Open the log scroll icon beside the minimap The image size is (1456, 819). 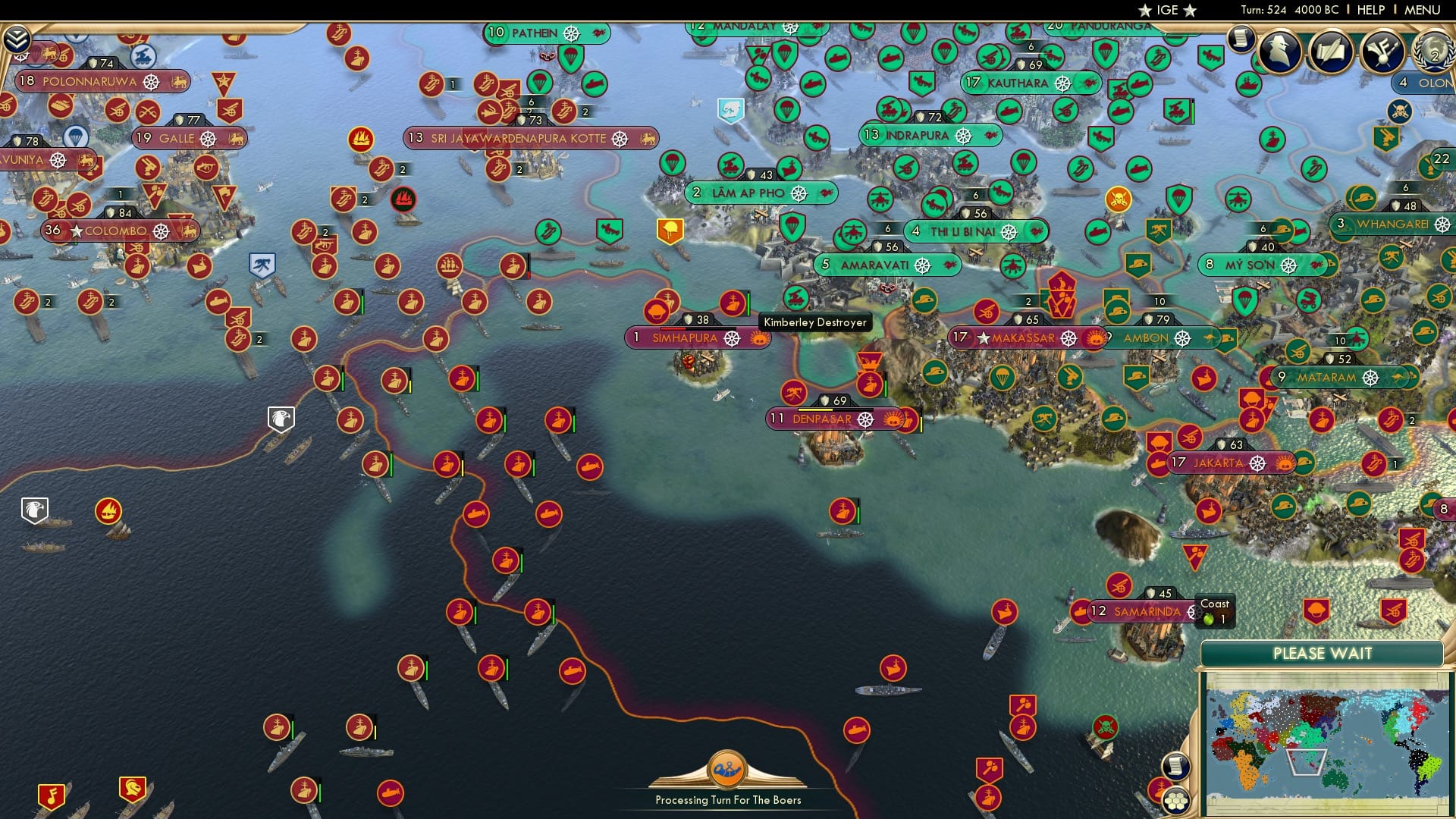(x=1177, y=766)
